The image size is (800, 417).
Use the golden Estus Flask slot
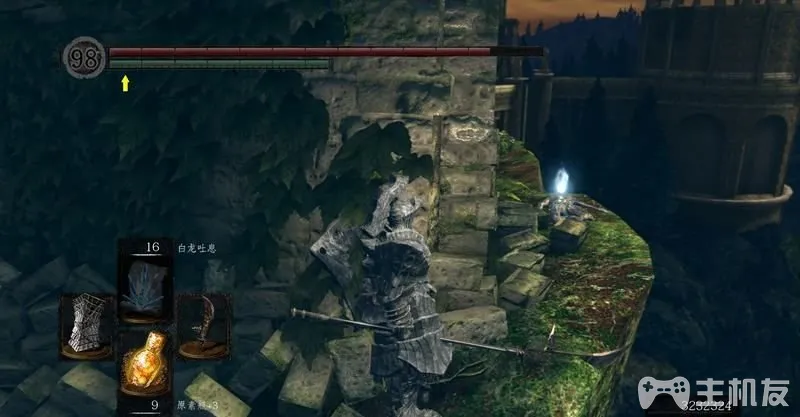click(x=141, y=363)
